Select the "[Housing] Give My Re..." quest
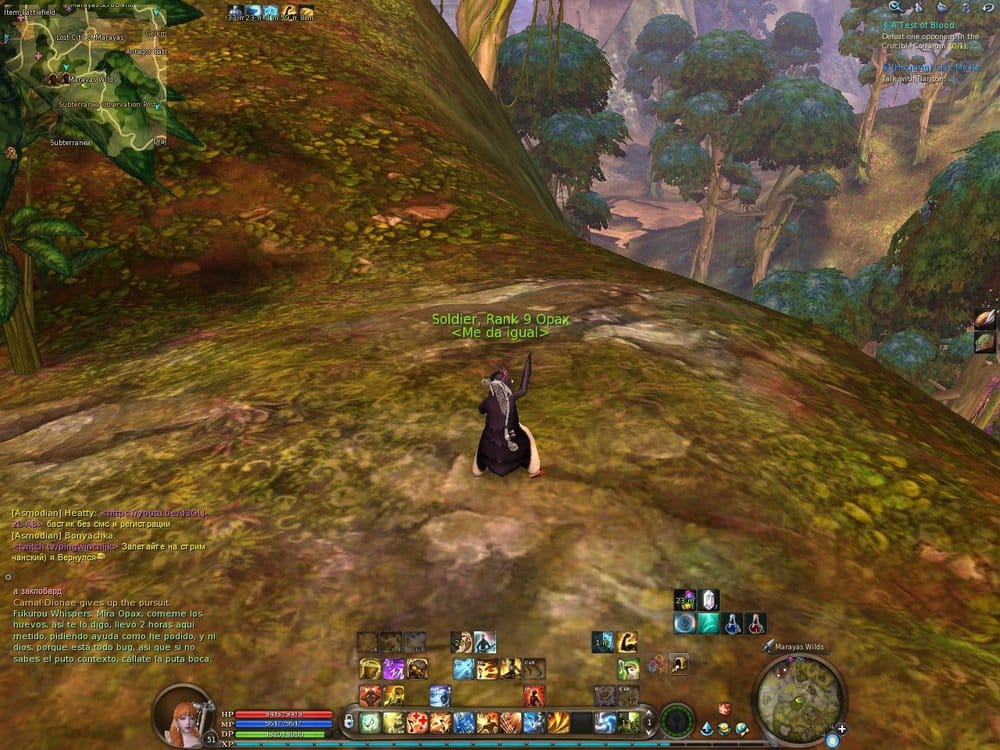This screenshot has height=750, width=1000. [932, 67]
